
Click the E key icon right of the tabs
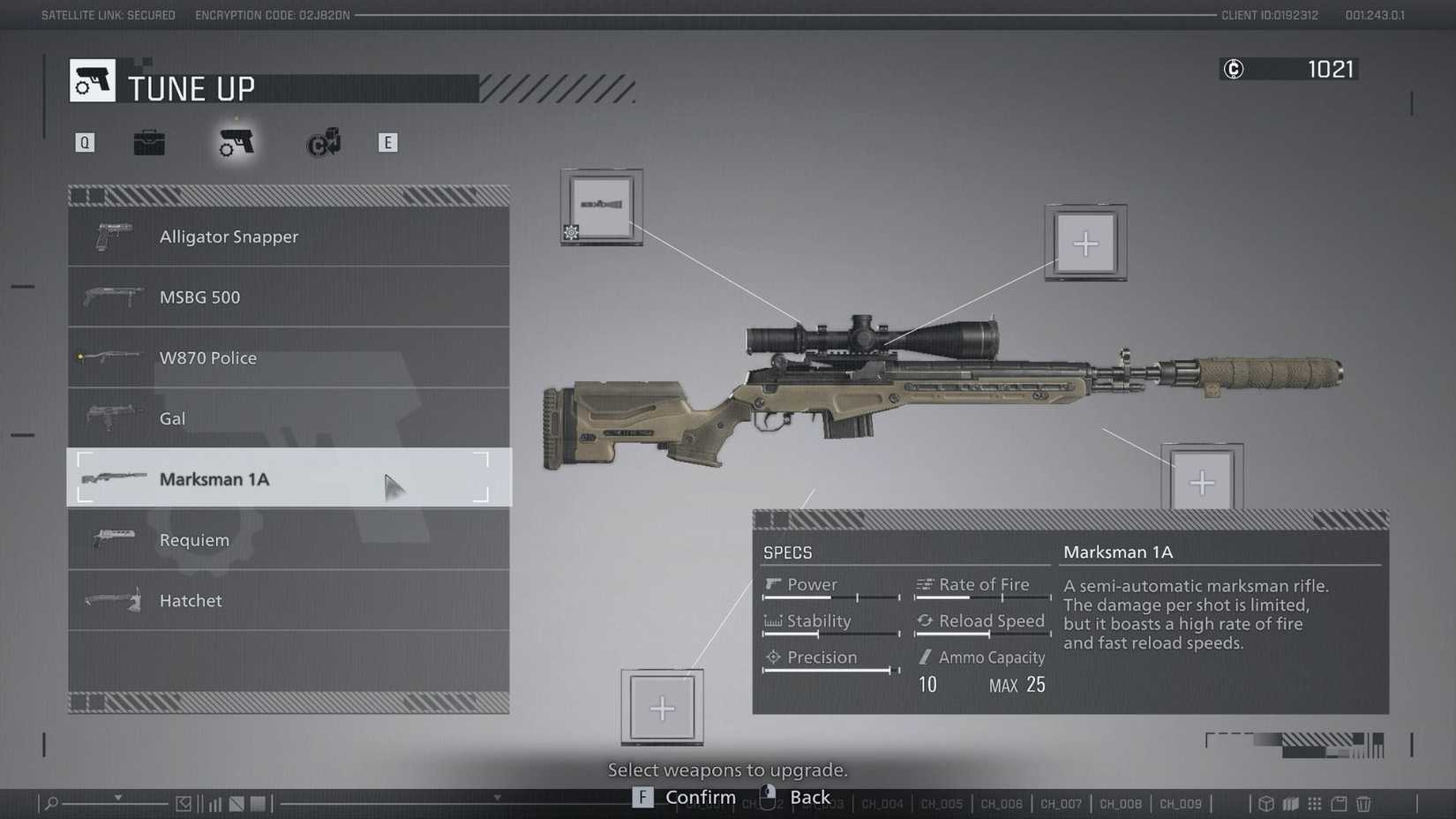(x=387, y=141)
